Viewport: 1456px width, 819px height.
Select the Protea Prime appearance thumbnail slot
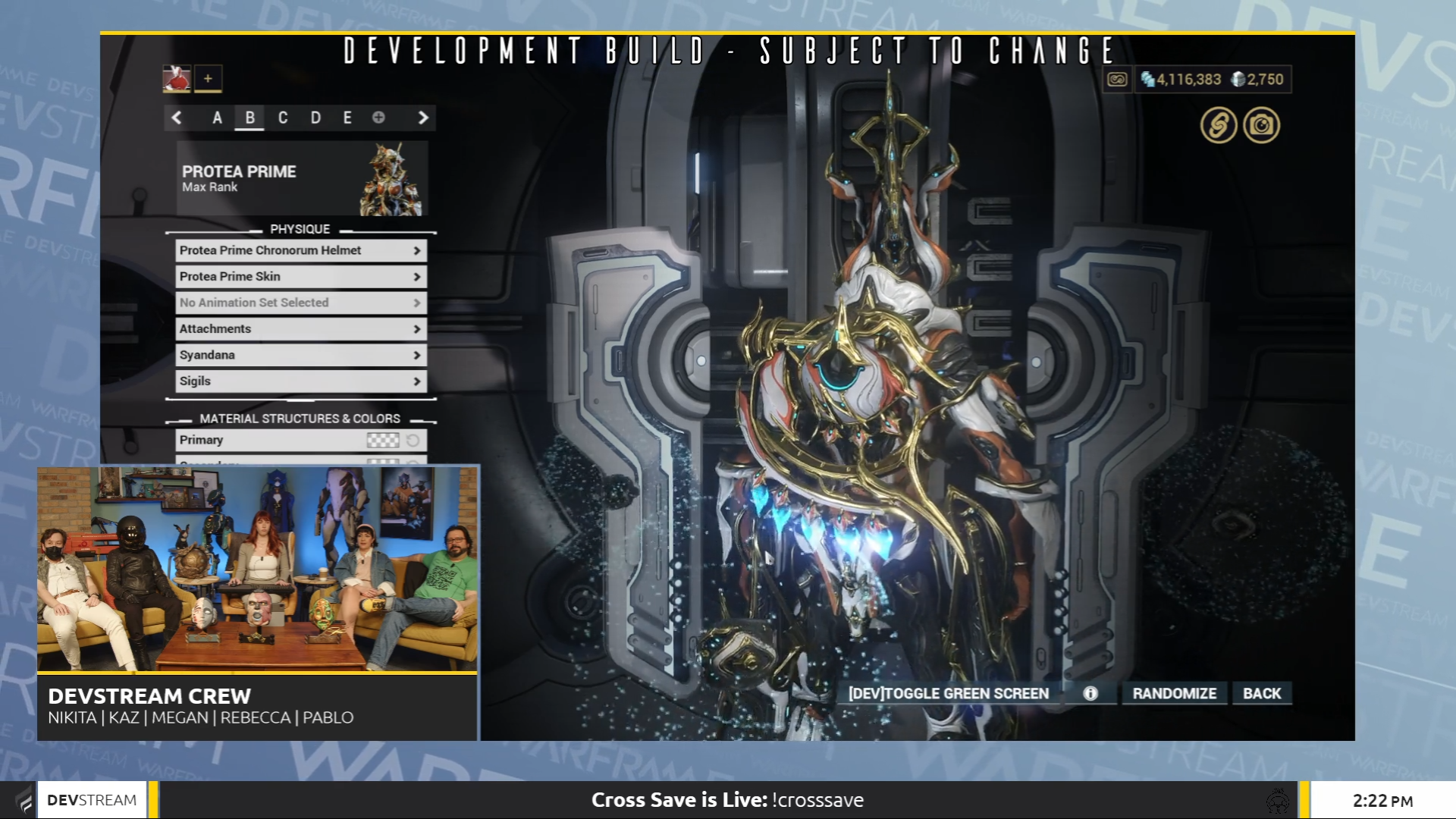177,78
